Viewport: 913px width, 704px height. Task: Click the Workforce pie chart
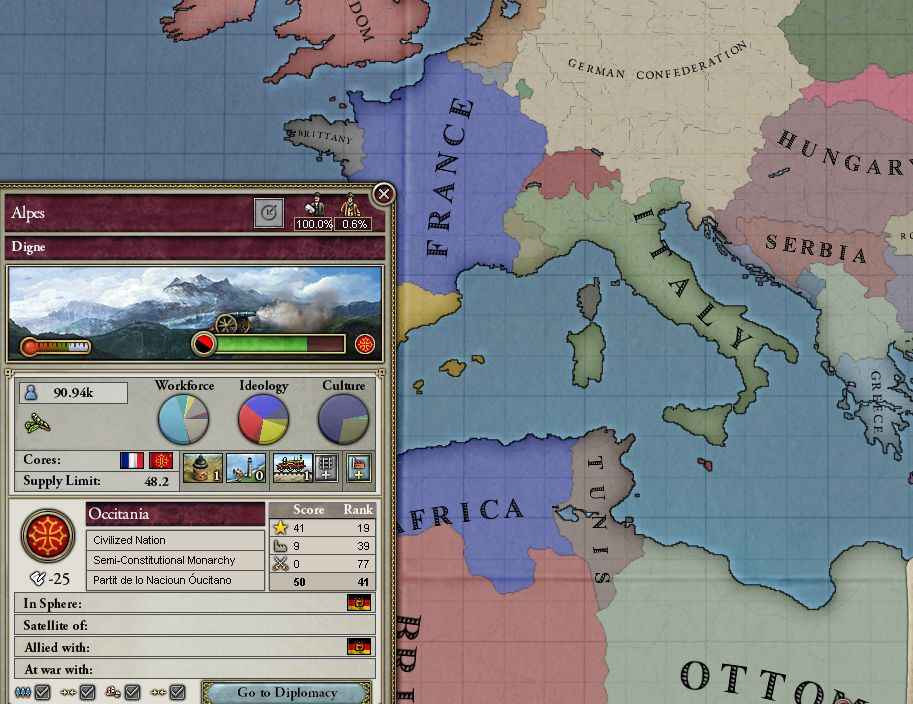184,420
